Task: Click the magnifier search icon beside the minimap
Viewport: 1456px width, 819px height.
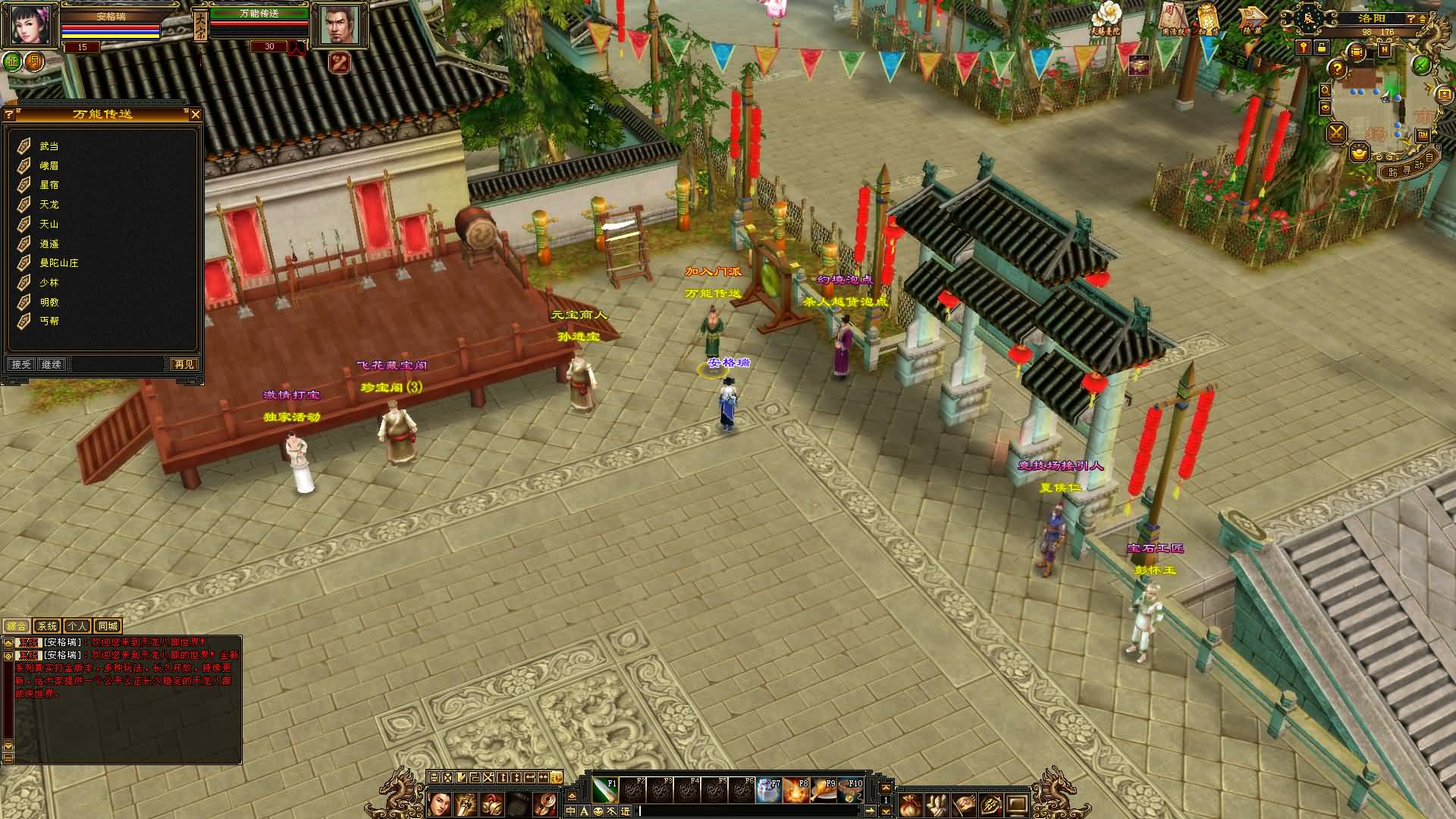Action: tap(1324, 90)
